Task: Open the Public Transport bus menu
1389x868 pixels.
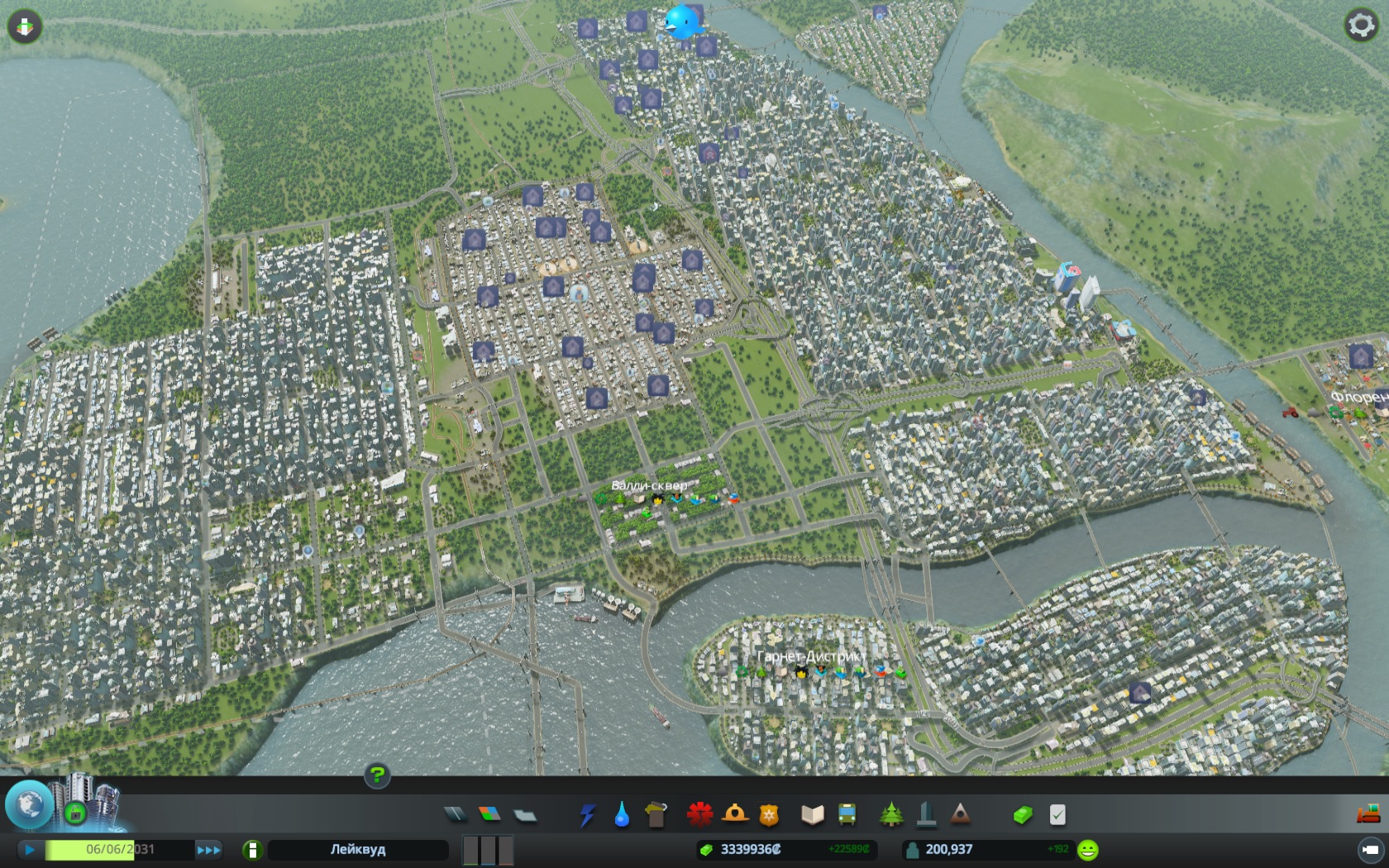Action: (x=847, y=815)
